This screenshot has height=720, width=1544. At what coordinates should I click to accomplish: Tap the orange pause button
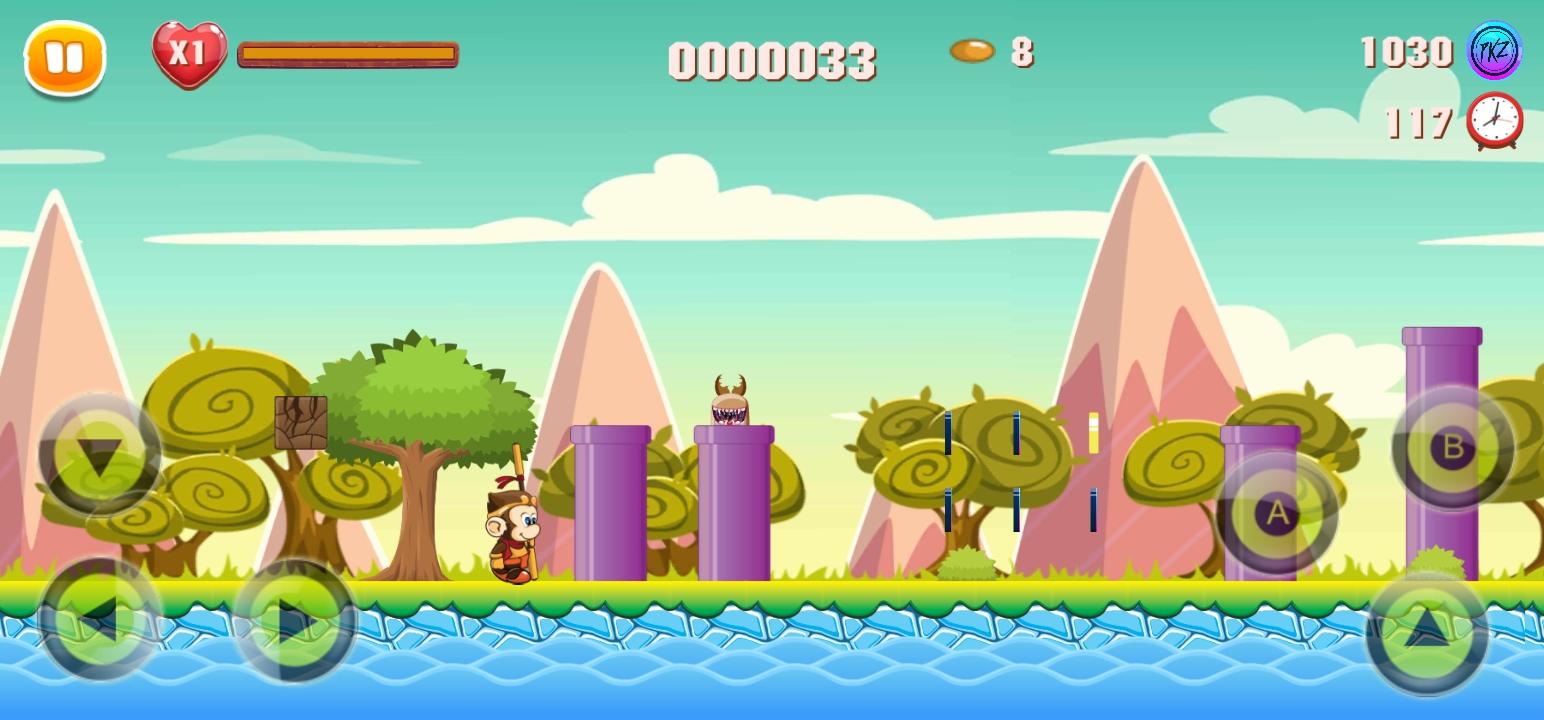64,59
